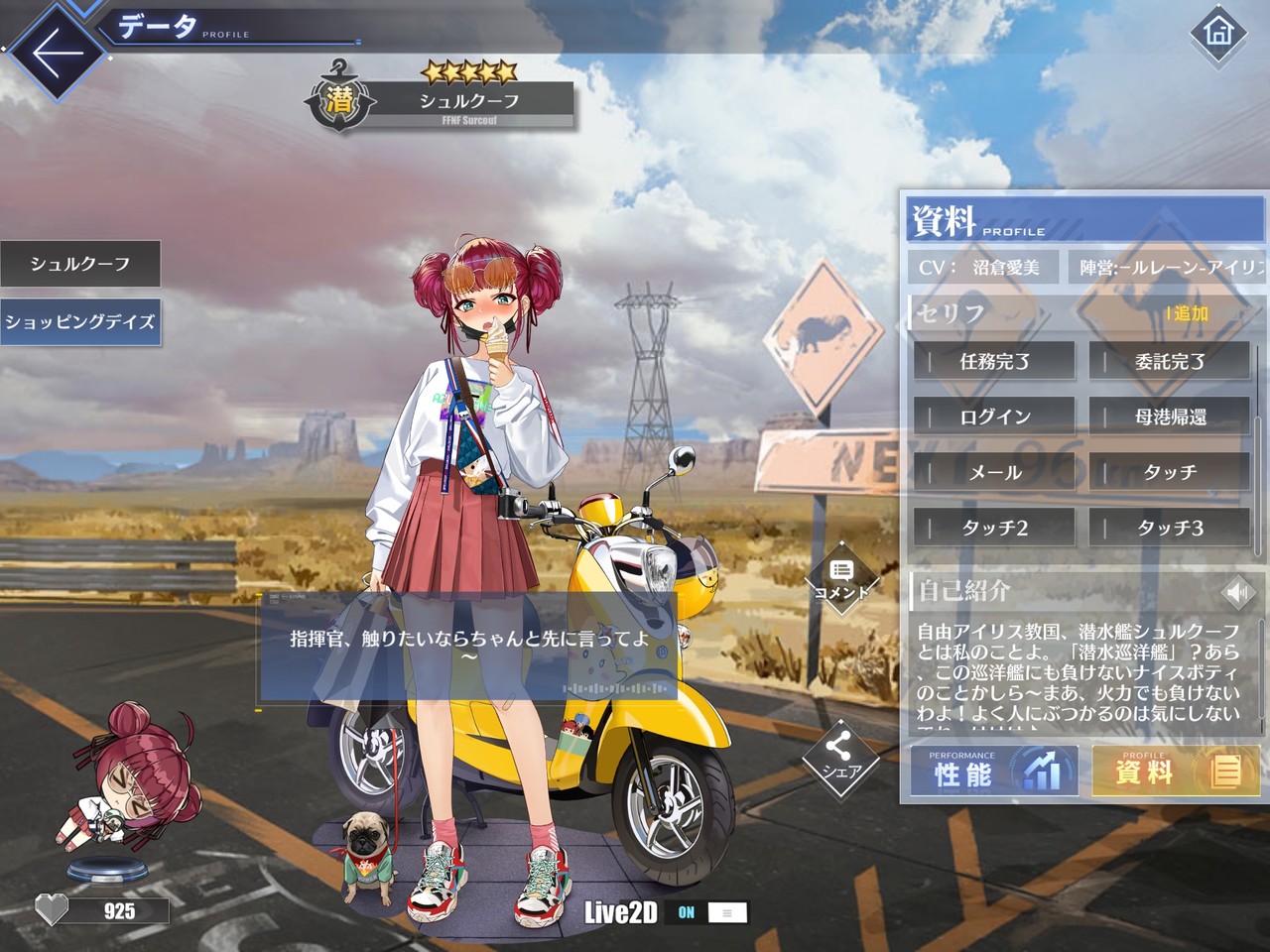This screenshot has width=1270, height=952.
Task: Click the document icon on 資料 button
Action: (1227, 773)
